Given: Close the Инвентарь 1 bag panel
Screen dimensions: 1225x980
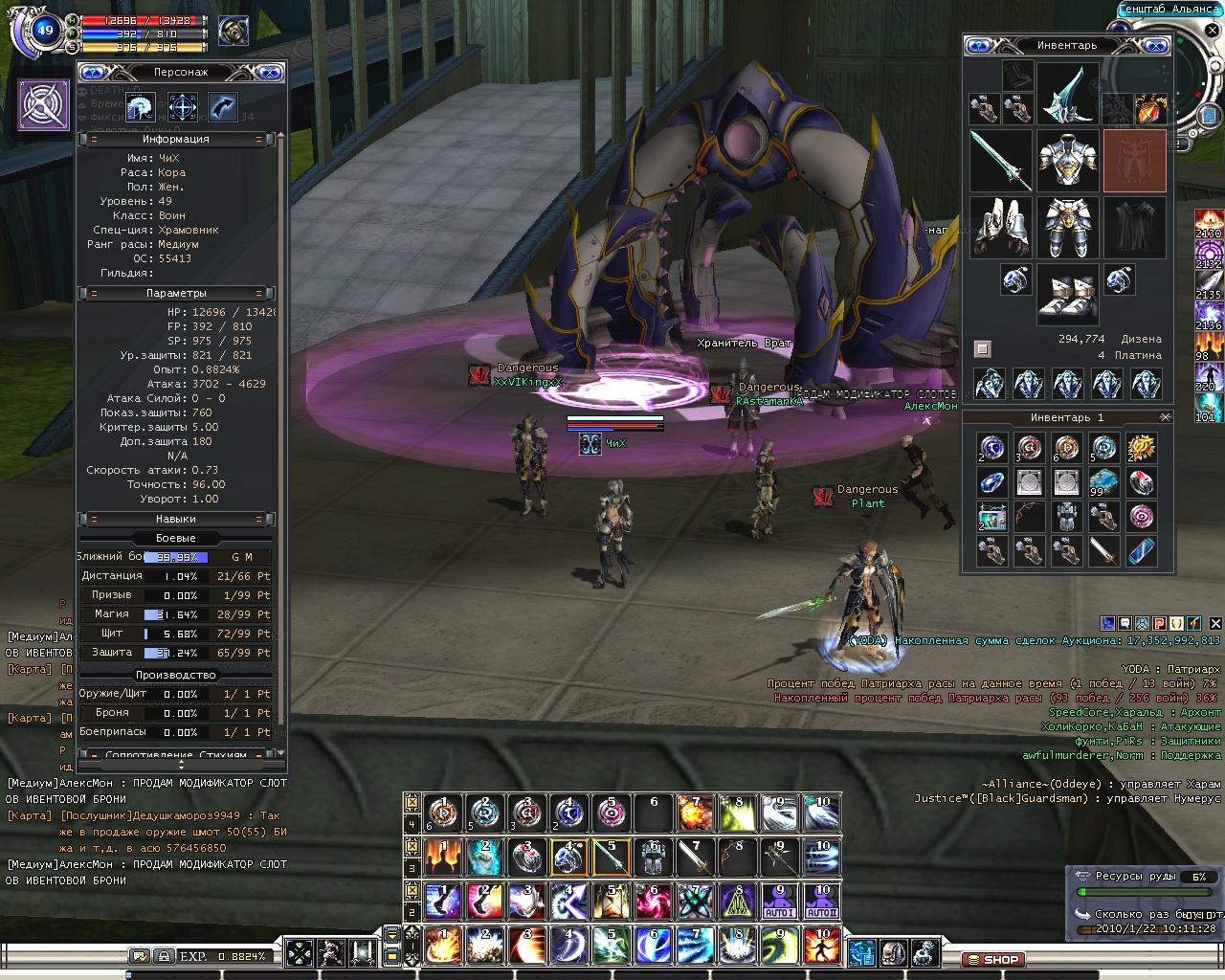Looking at the screenshot, I should [1165, 417].
